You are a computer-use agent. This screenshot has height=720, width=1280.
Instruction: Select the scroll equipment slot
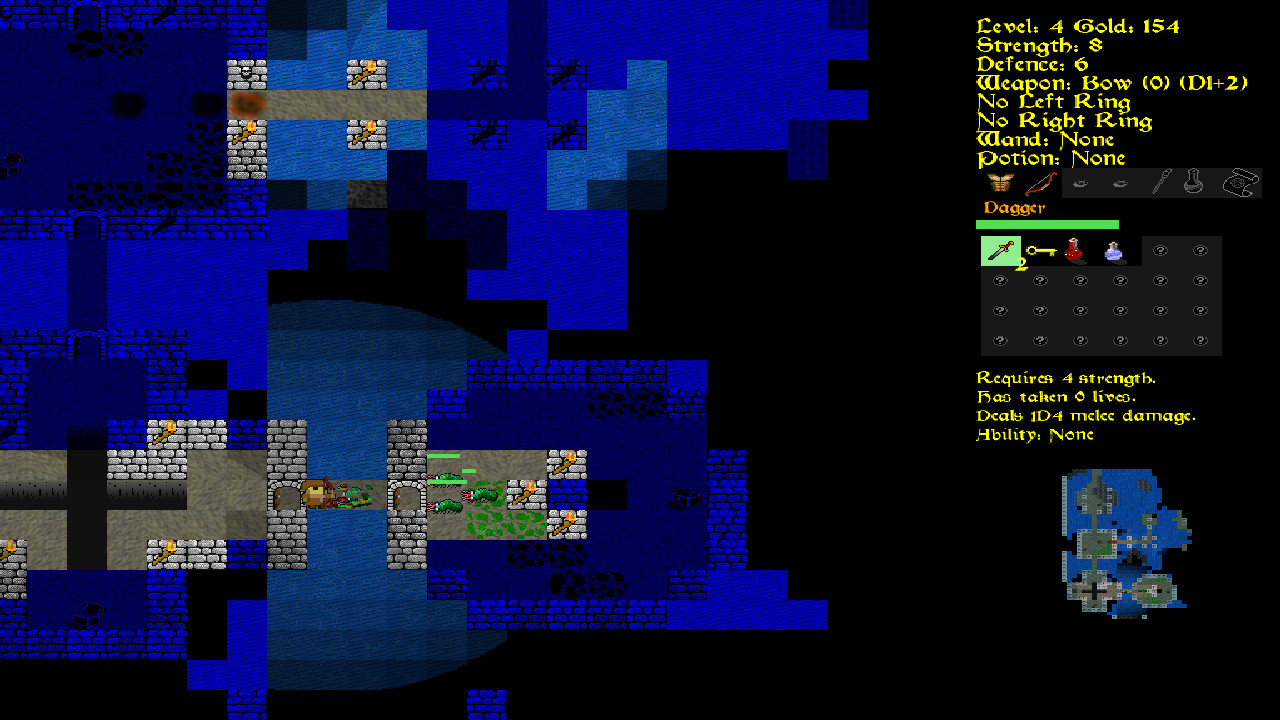pos(1242,182)
